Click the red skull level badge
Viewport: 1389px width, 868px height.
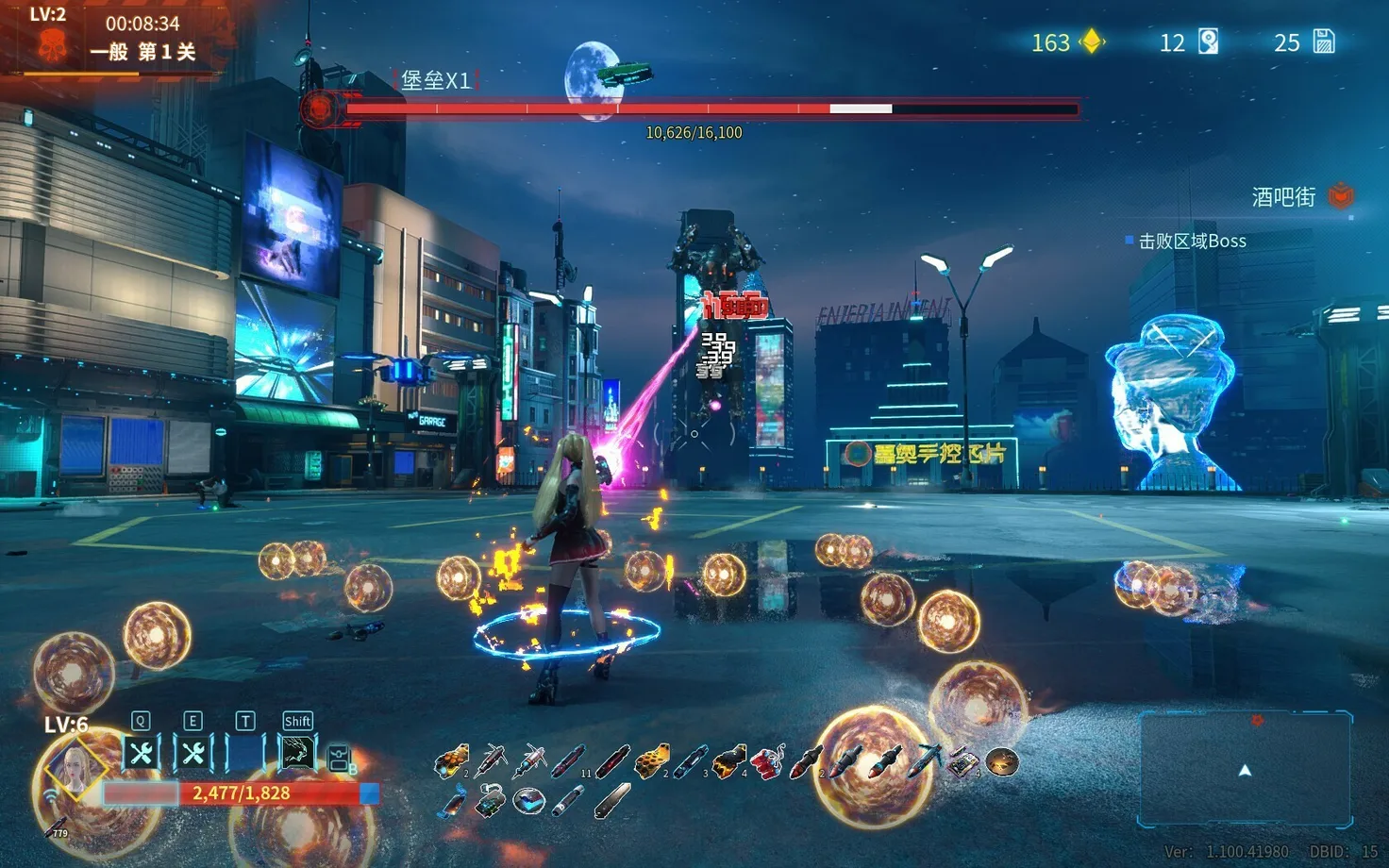tap(51, 44)
